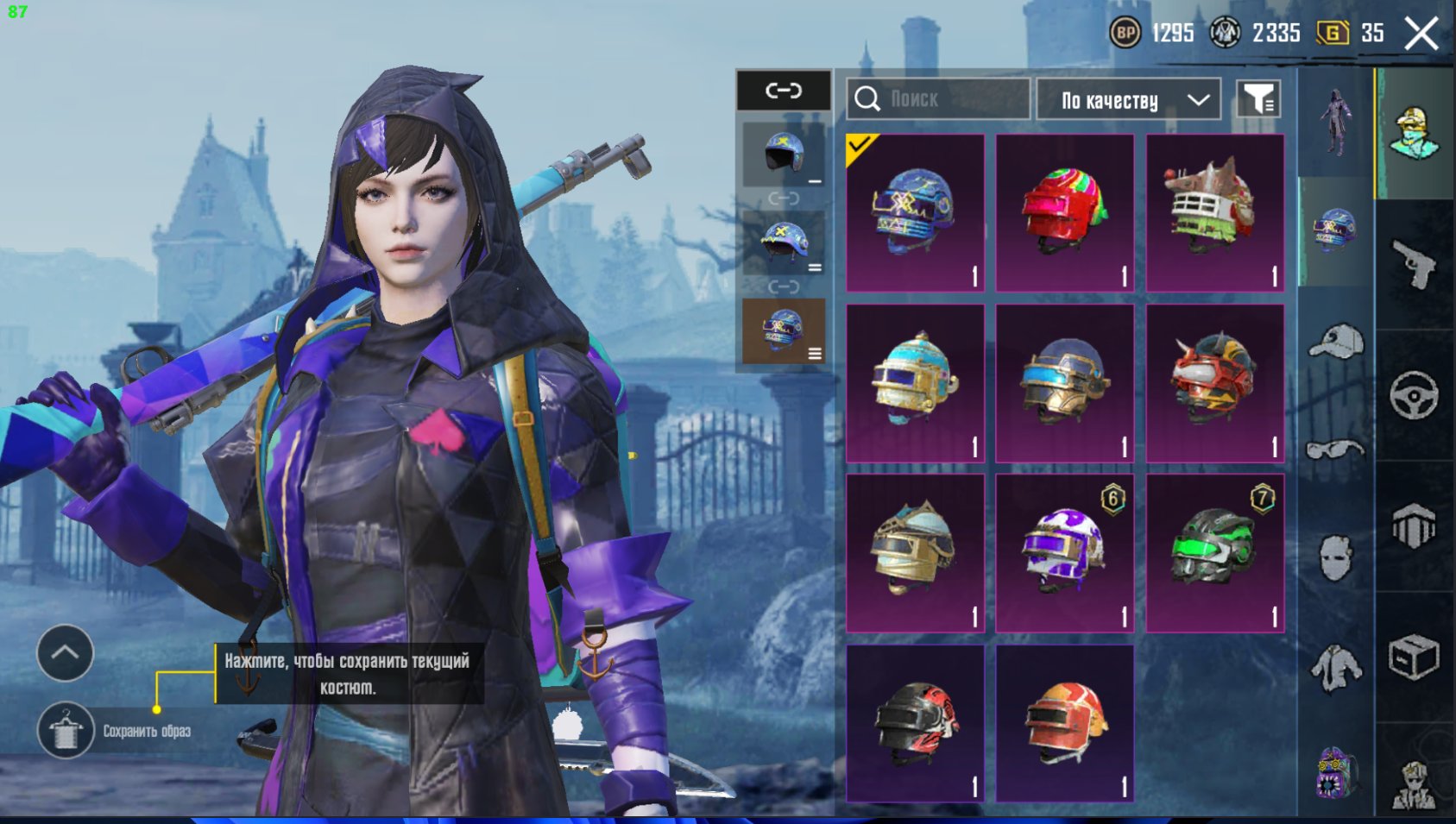Choose the glasses category
Screen dimensions: 1456x824
tap(1335, 449)
